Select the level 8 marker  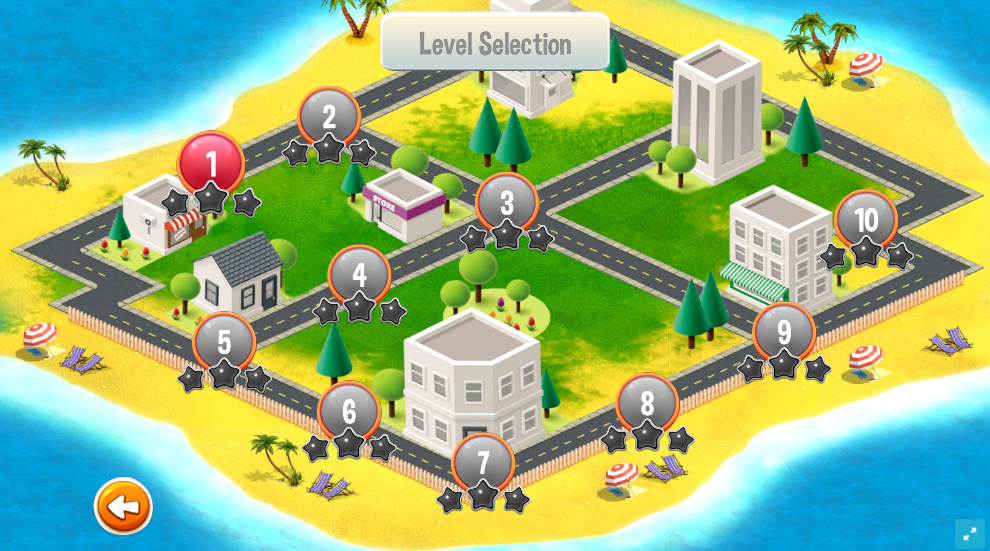tap(647, 403)
